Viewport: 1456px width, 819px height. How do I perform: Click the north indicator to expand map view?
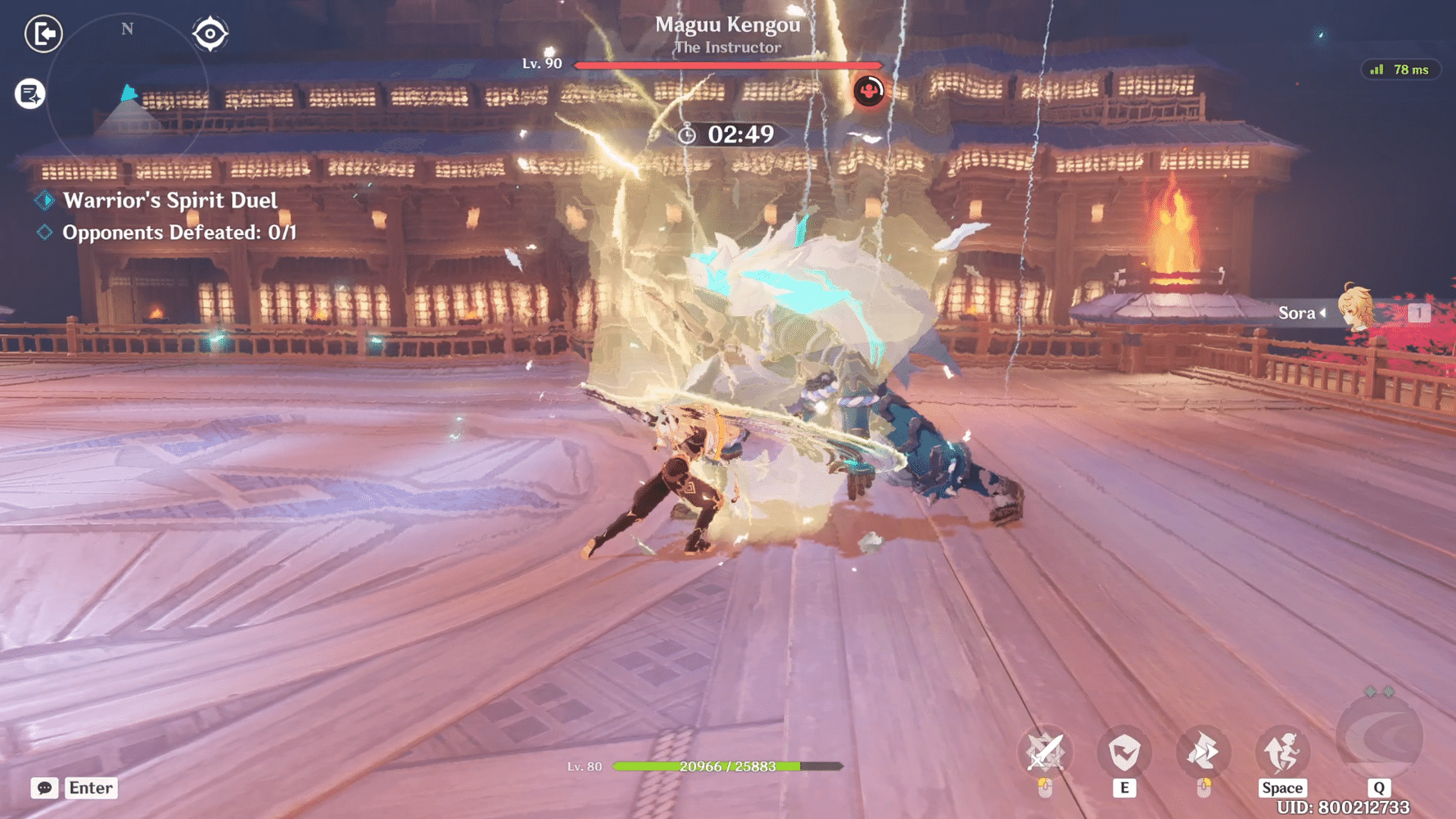[x=126, y=29]
